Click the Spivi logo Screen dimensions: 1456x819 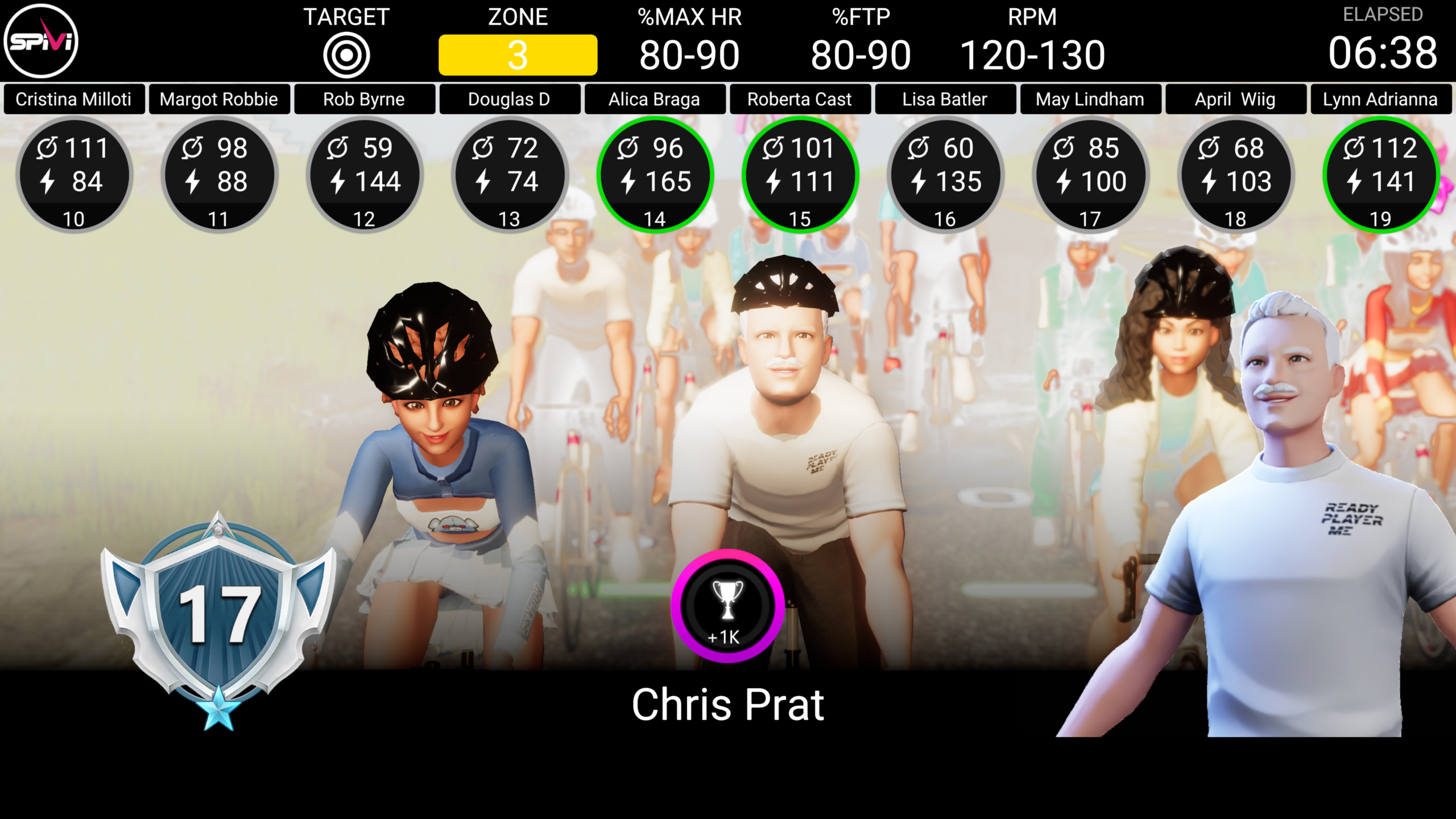(41, 41)
